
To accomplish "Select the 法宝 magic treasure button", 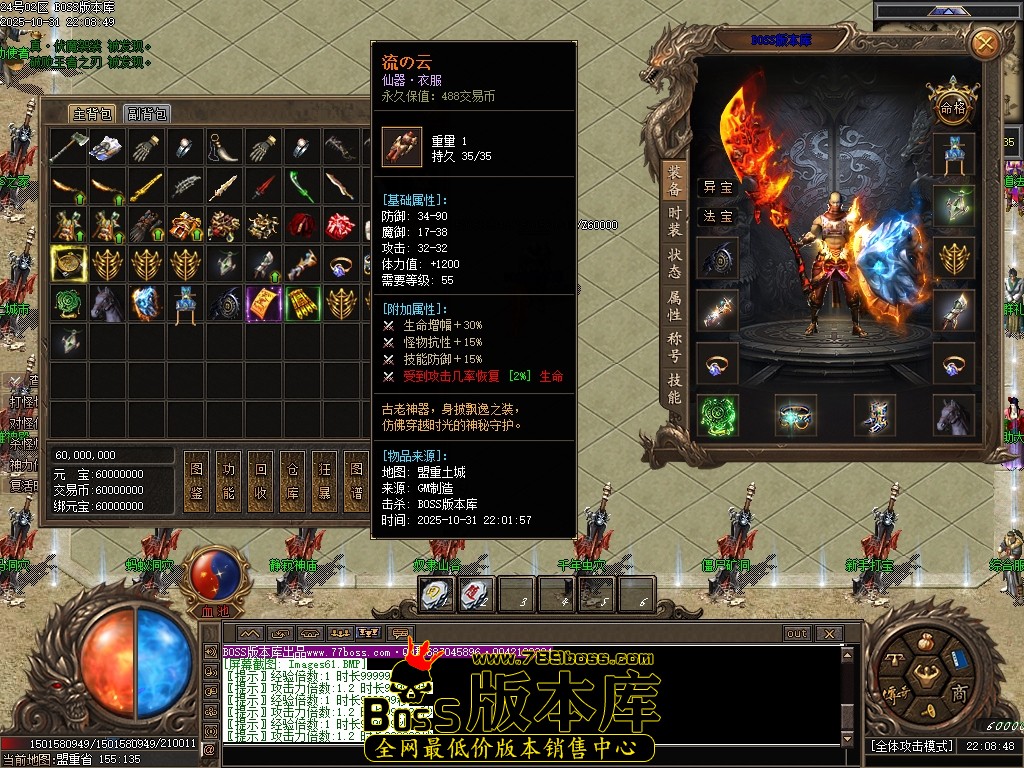I will (x=717, y=216).
